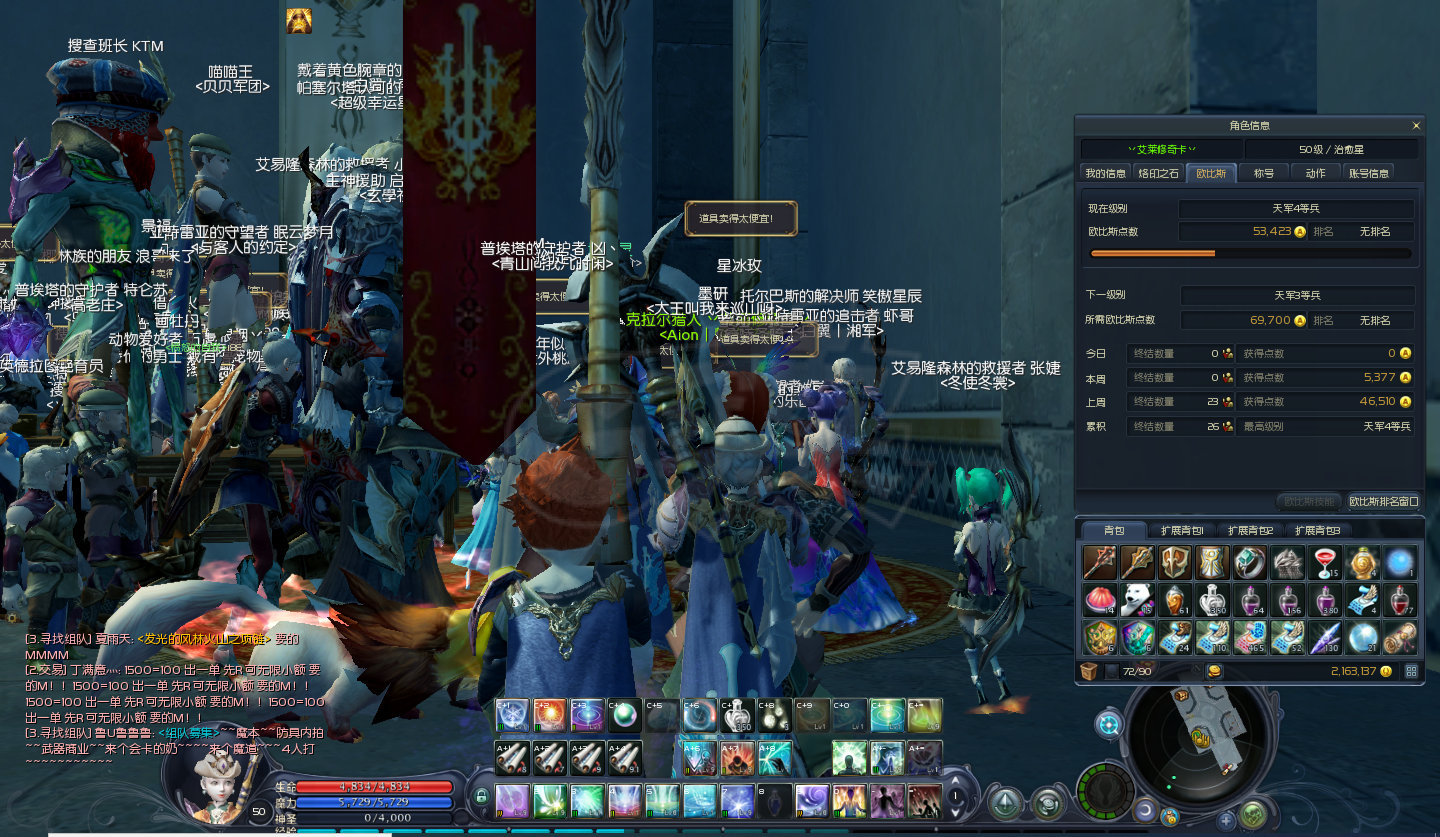This screenshot has width=1440, height=837.
Task: Select the green gem ring in inventory
Action: click(1250, 563)
